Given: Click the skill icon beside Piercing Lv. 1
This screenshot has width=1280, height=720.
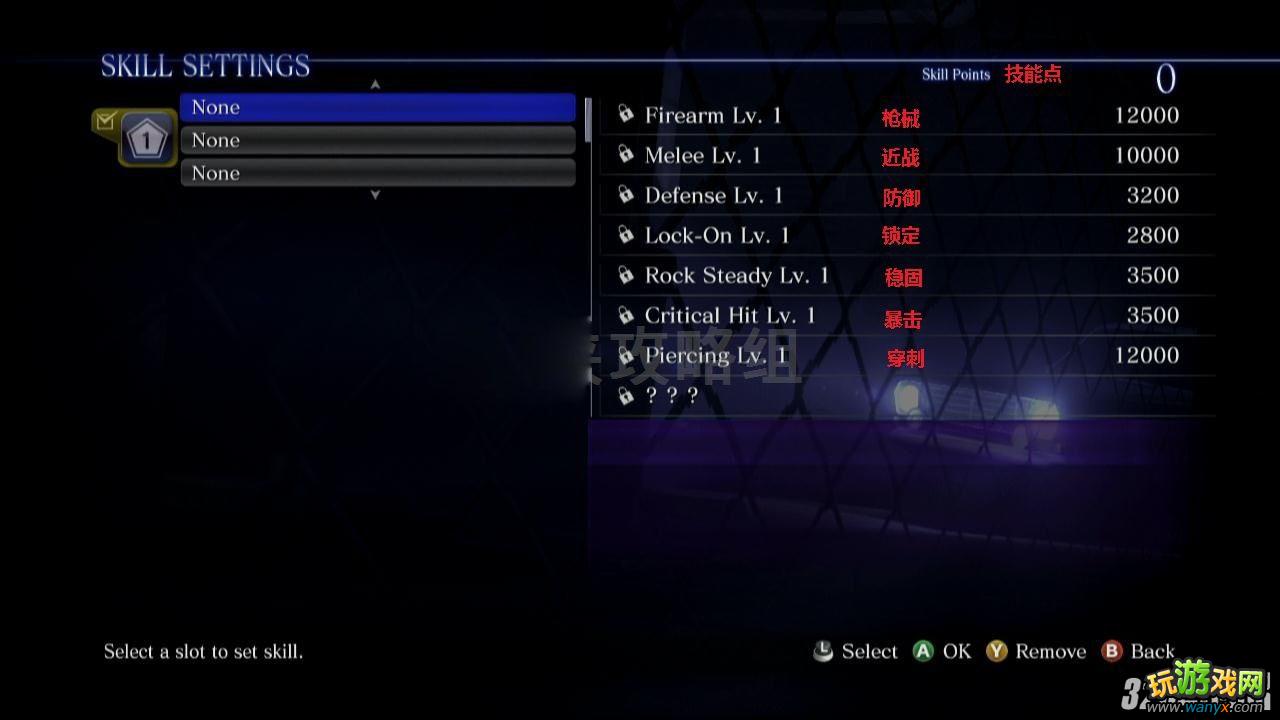Looking at the screenshot, I should coord(626,354).
